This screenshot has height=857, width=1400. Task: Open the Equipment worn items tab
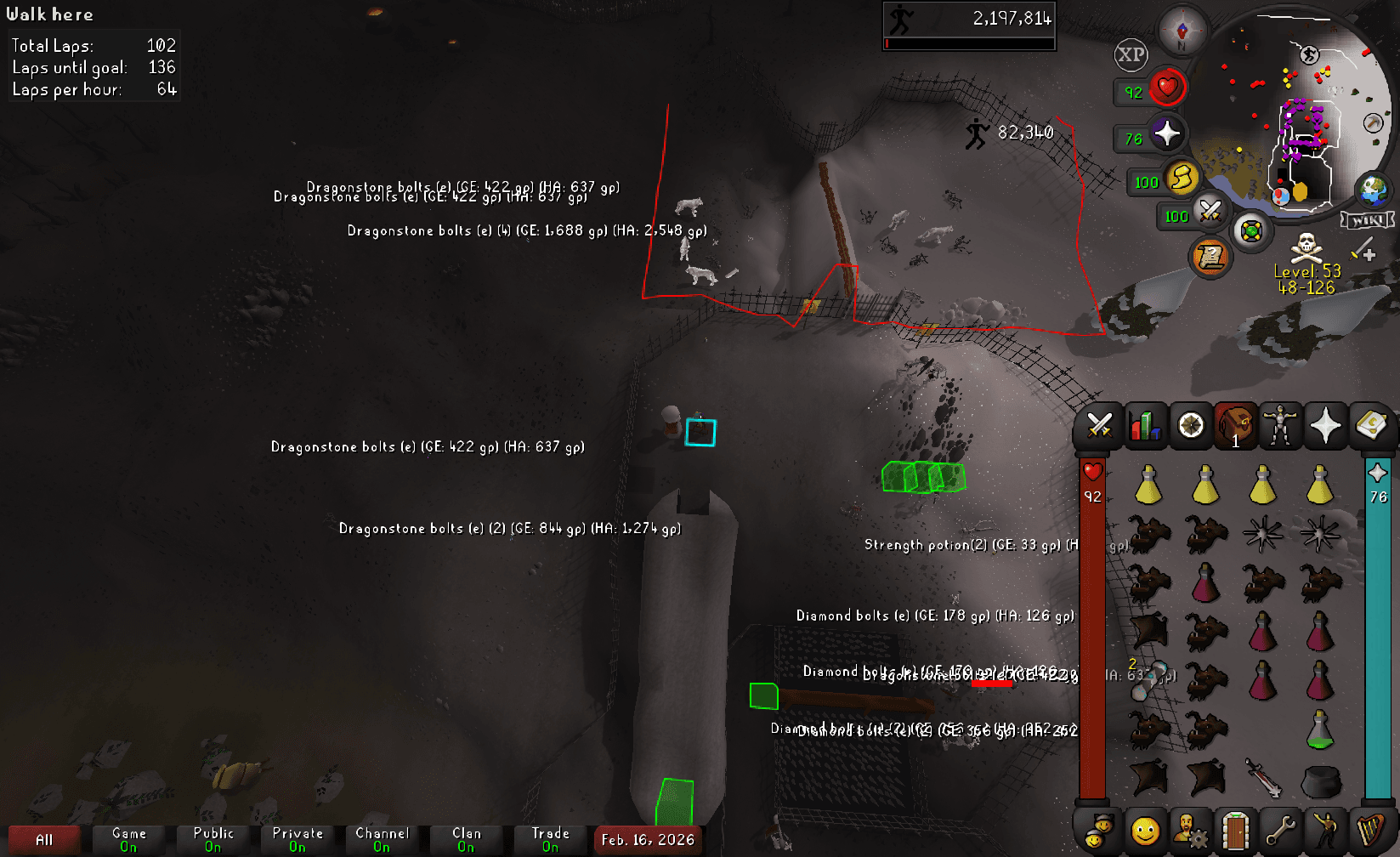(x=1280, y=425)
